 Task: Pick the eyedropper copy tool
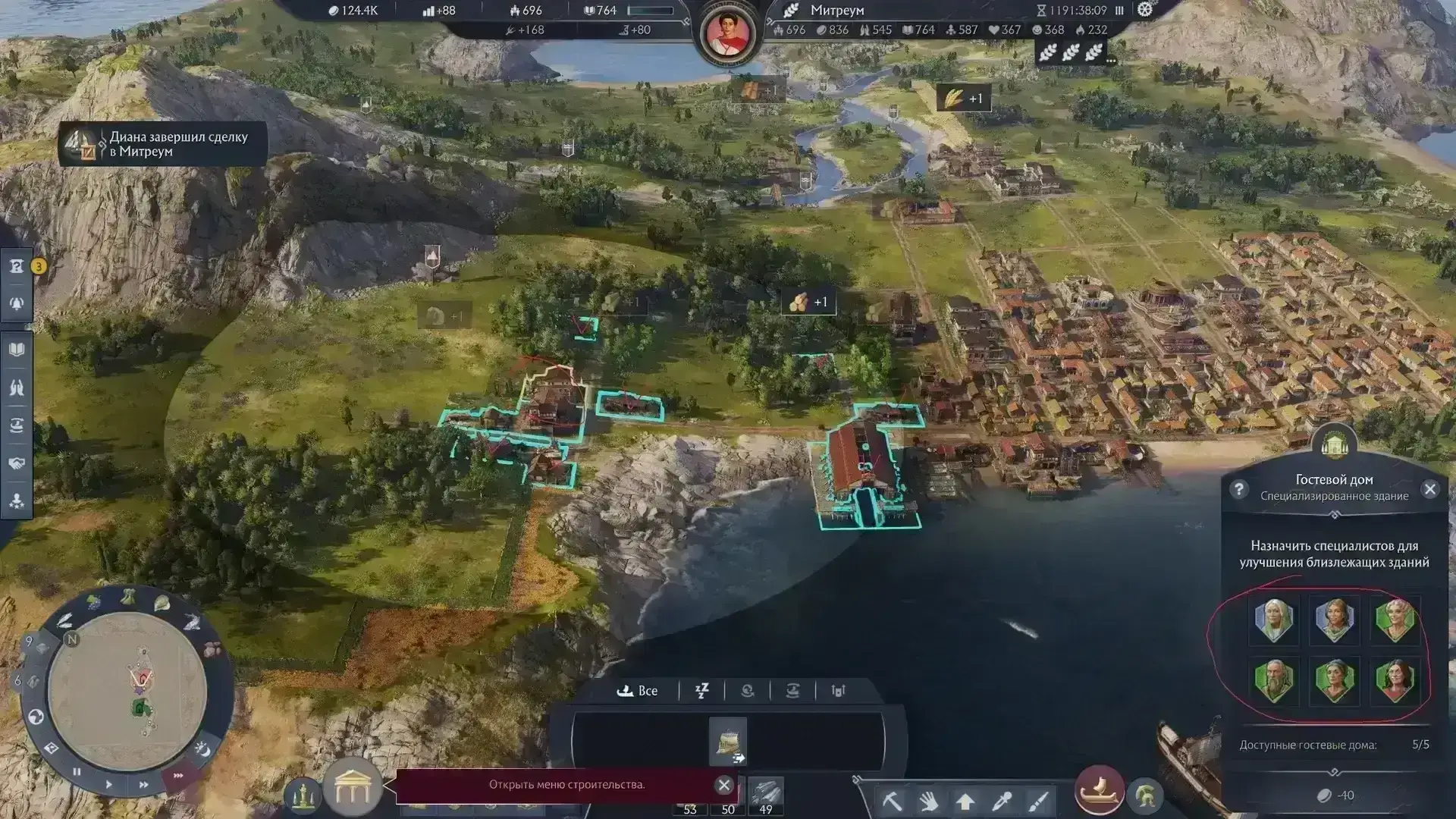(x=1002, y=801)
